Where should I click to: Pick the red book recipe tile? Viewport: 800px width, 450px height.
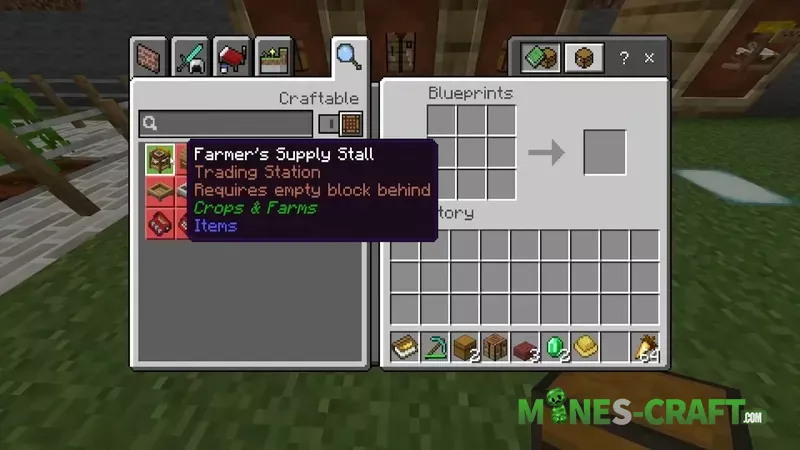point(160,223)
